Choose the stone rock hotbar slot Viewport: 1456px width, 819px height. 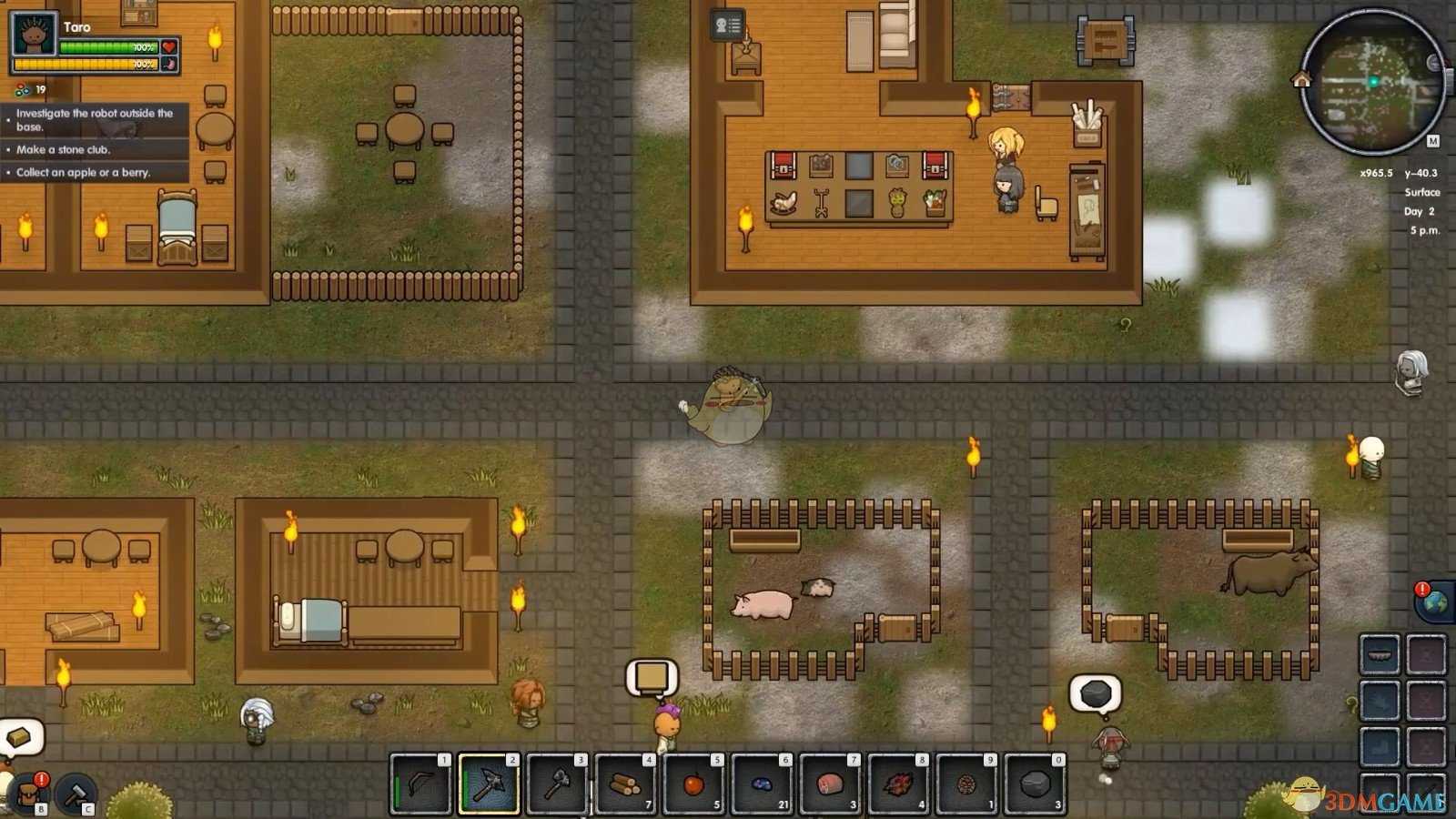tap(1035, 784)
